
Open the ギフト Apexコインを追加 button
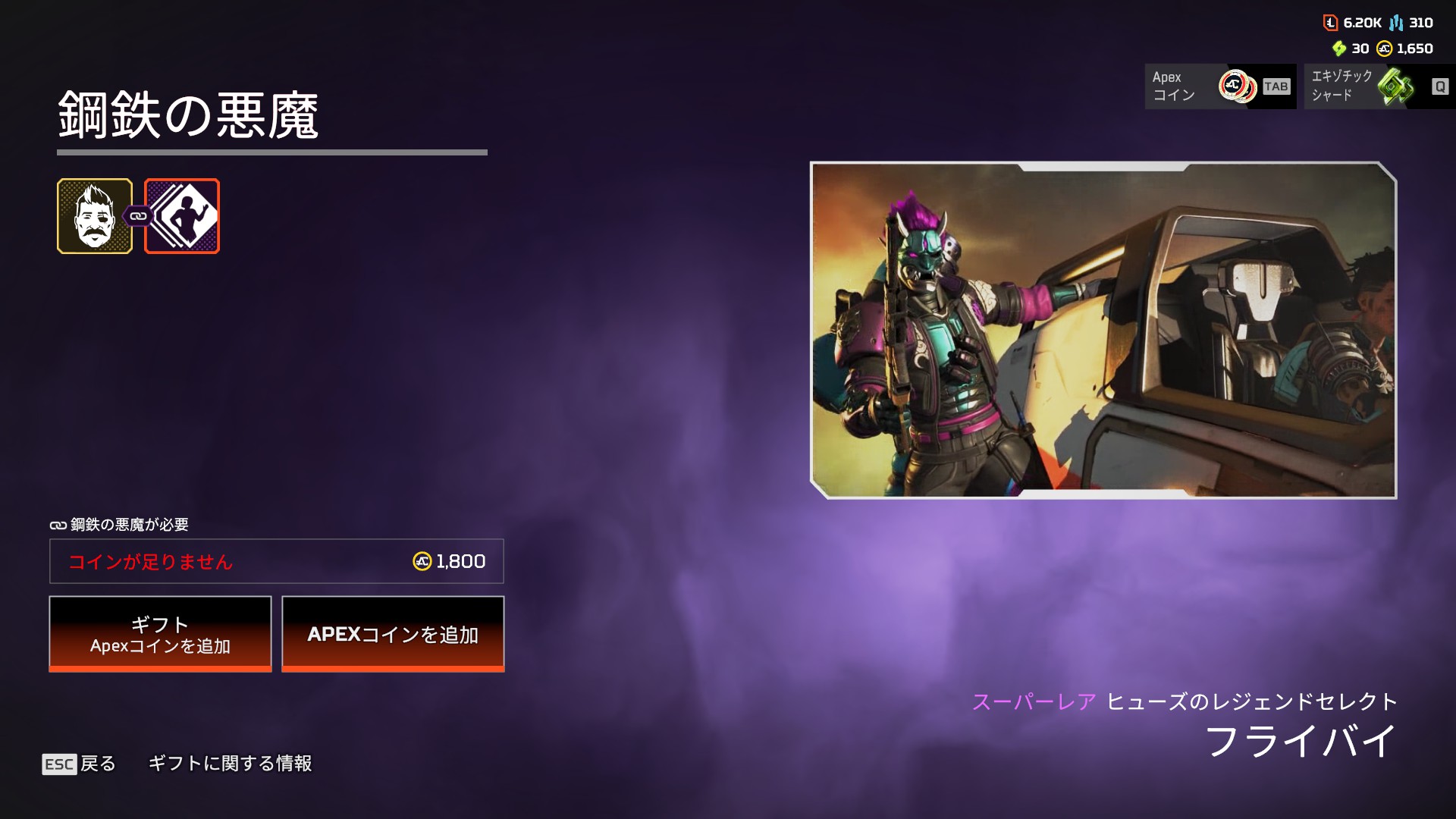[160, 634]
